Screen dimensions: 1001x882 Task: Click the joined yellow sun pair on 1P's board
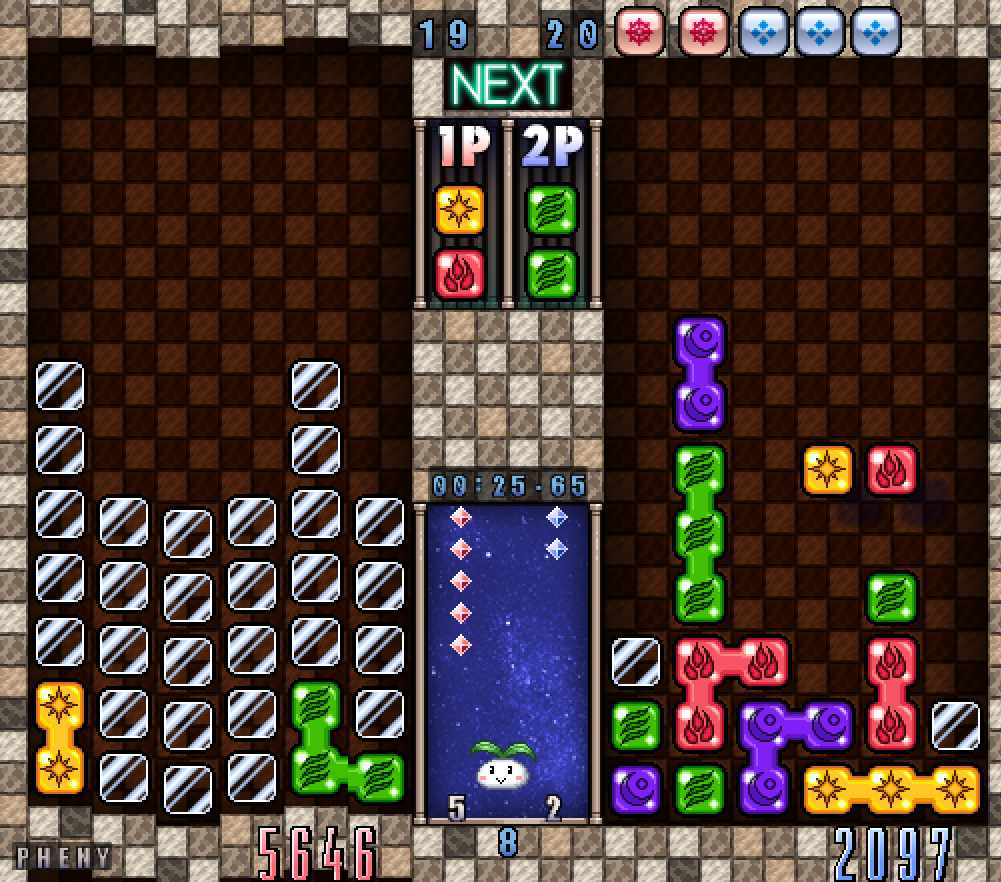(x=60, y=738)
